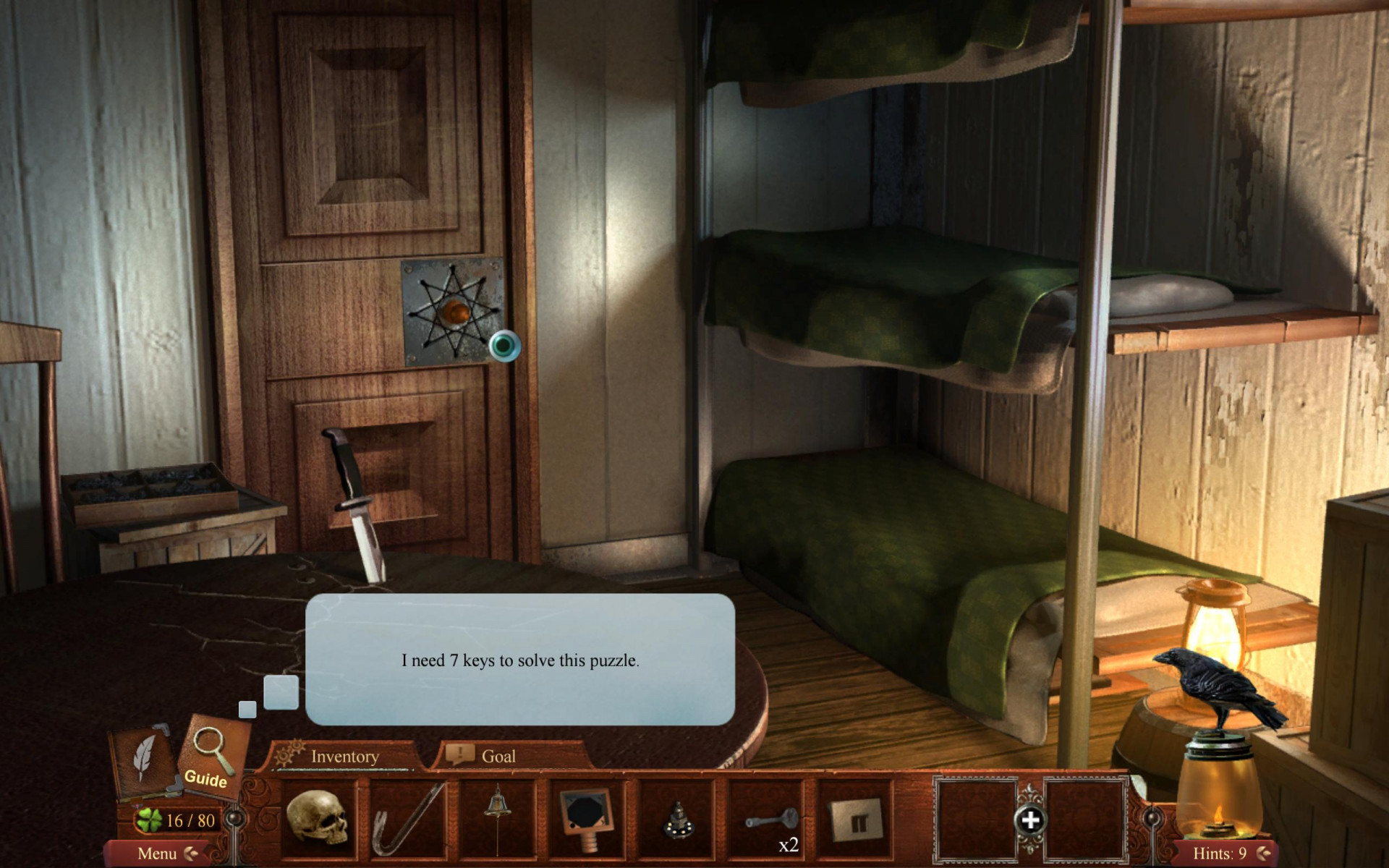
Task: Pick the crowbar from the inventory
Action: [407, 820]
